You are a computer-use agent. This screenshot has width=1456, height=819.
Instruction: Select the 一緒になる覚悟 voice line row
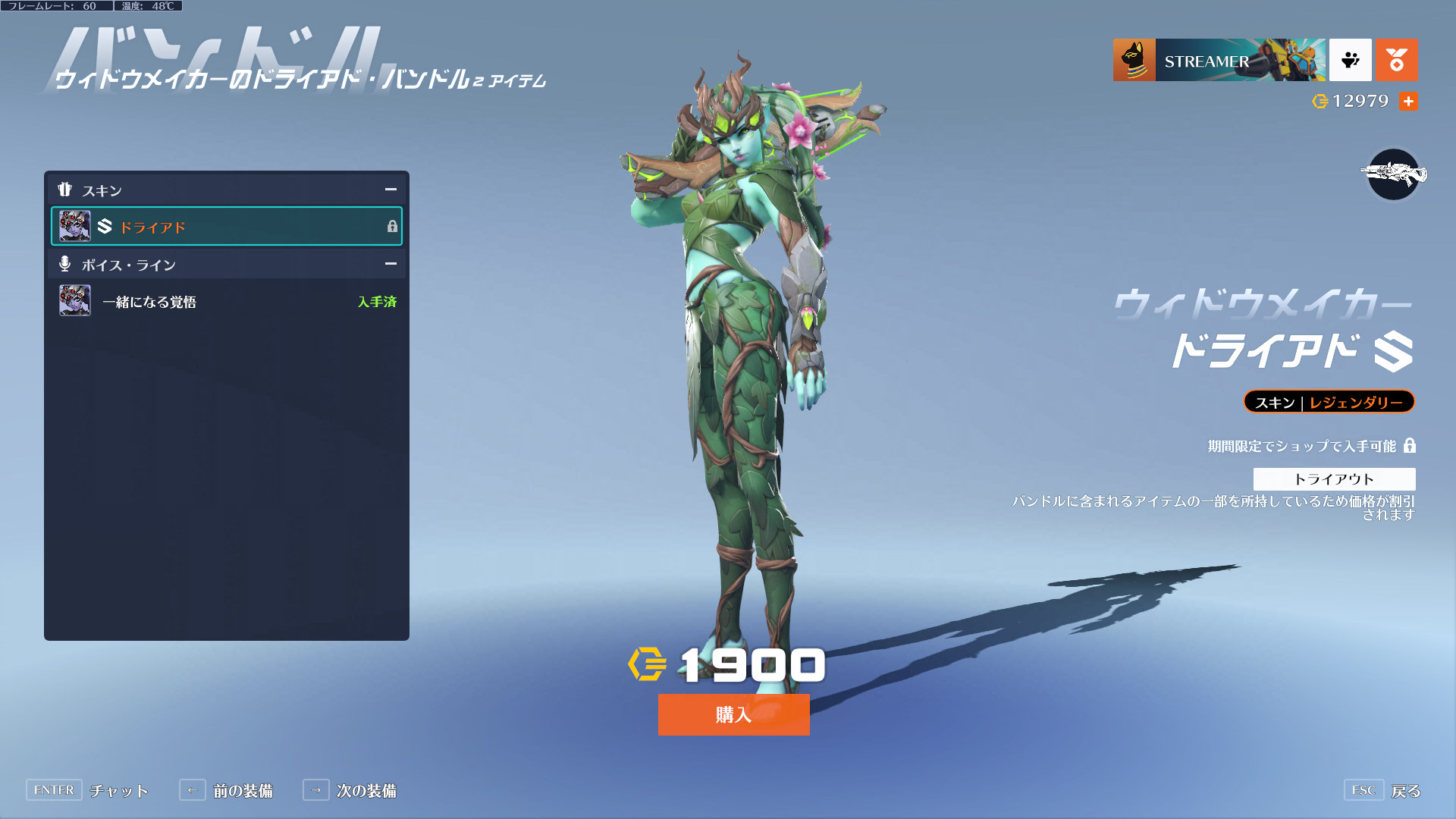tap(226, 301)
